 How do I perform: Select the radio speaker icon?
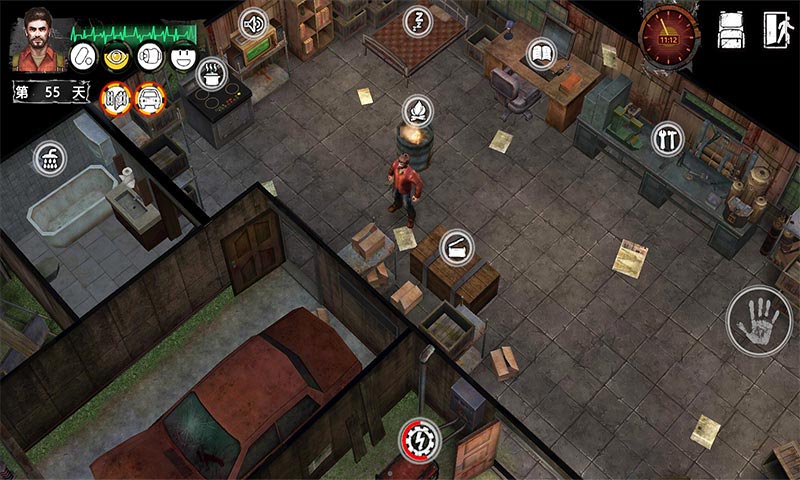click(x=254, y=22)
